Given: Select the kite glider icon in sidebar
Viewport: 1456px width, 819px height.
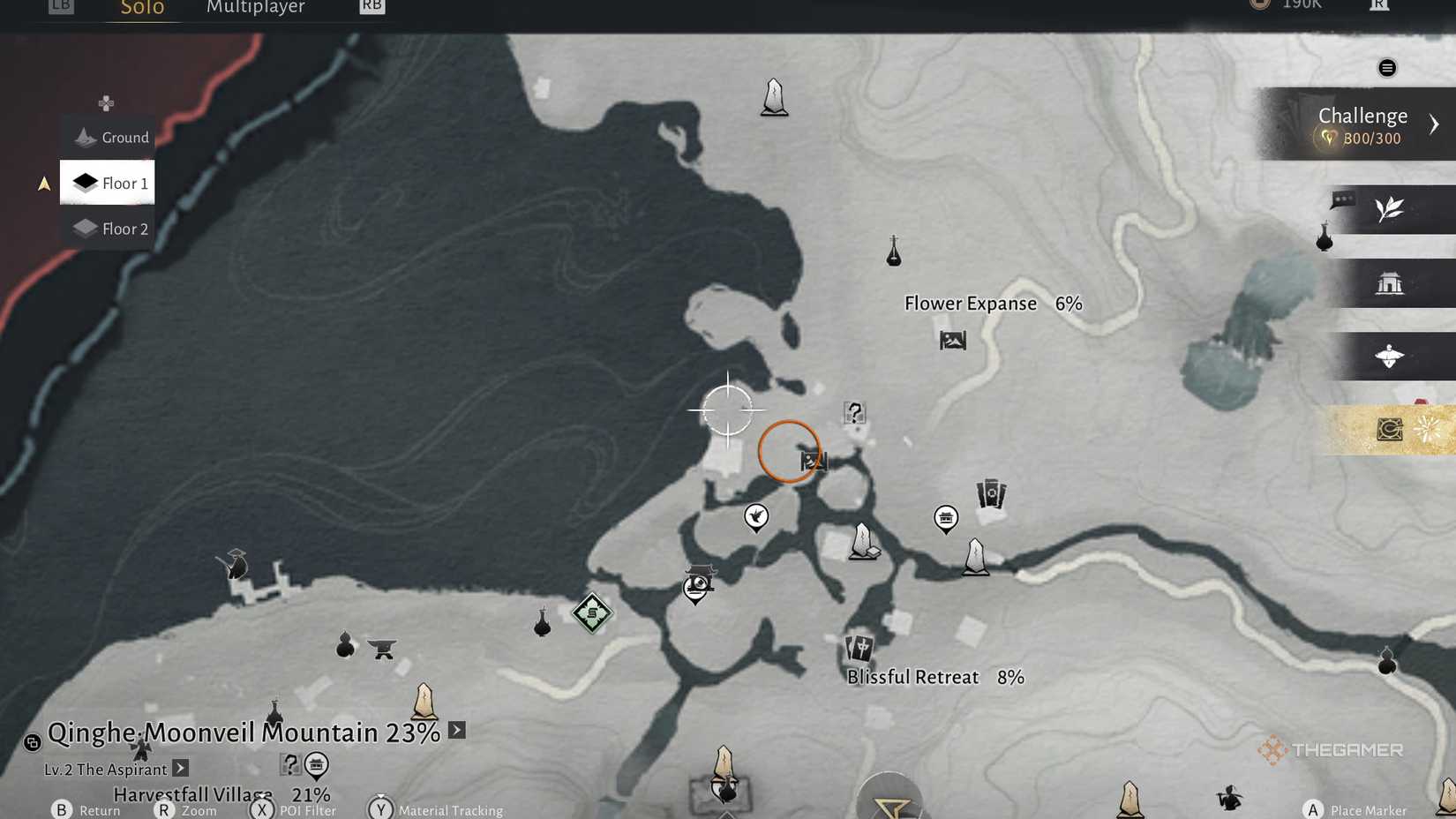Looking at the screenshot, I should (1391, 357).
